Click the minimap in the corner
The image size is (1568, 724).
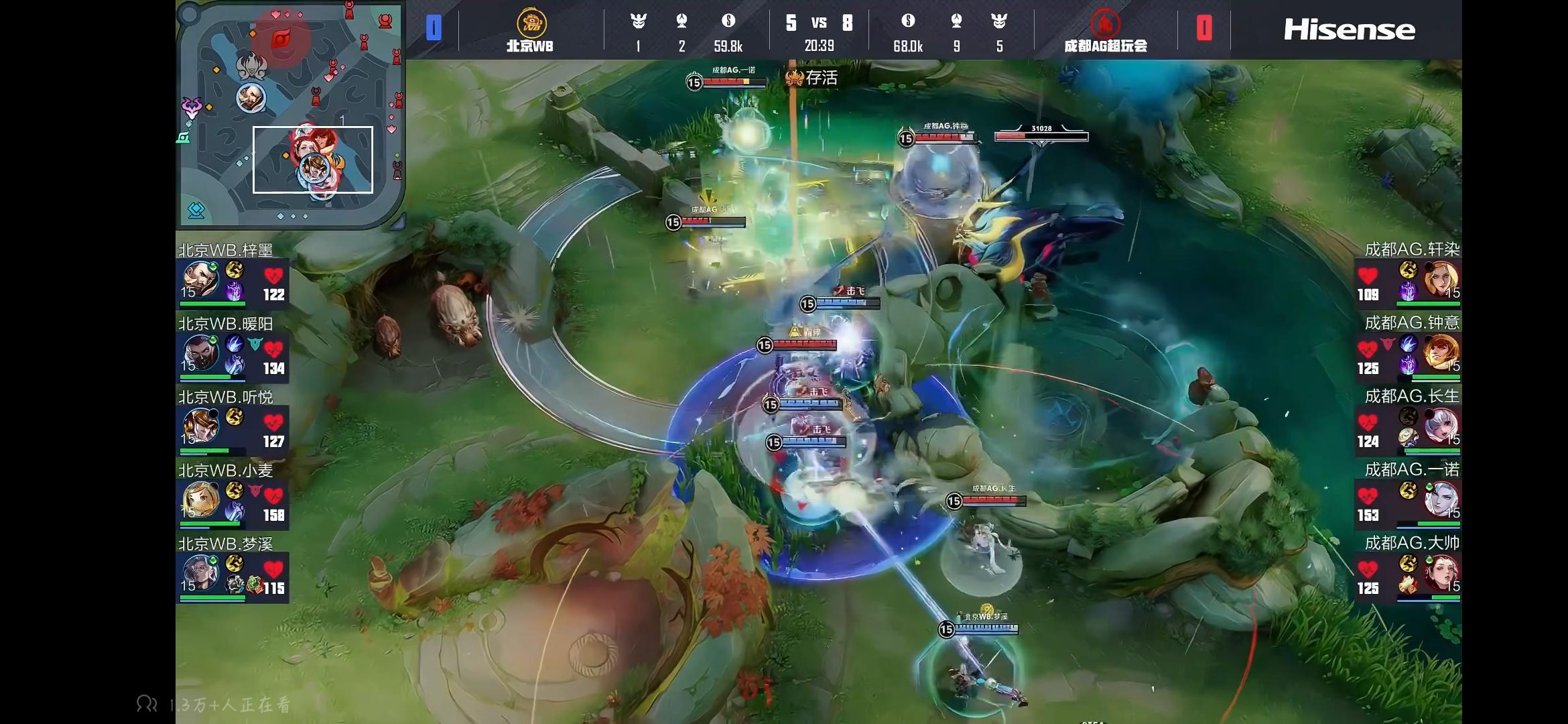[x=289, y=114]
